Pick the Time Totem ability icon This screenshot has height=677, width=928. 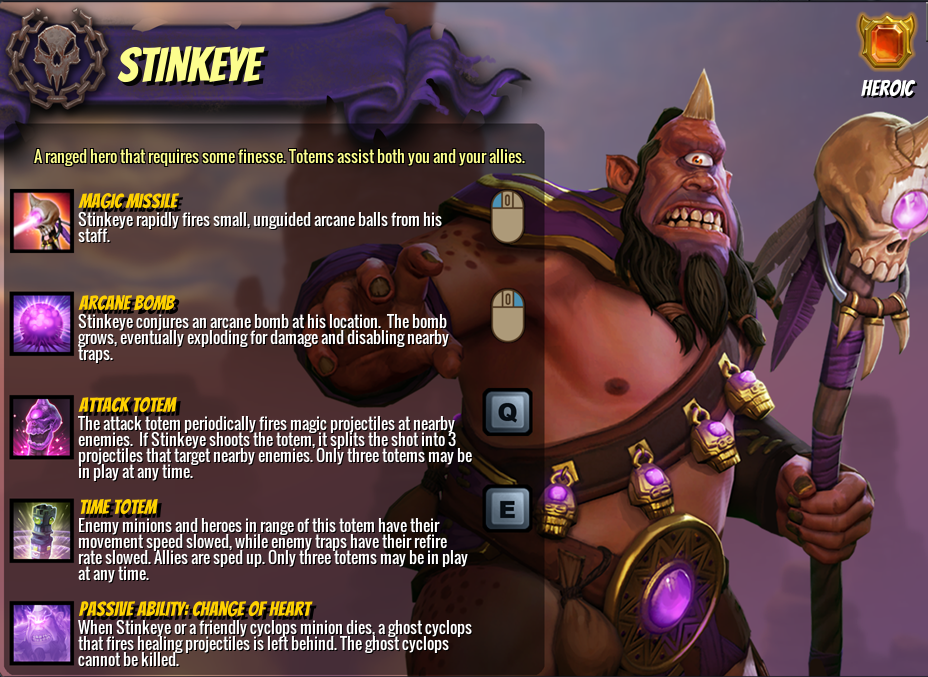pyautogui.click(x=42, y=528)
